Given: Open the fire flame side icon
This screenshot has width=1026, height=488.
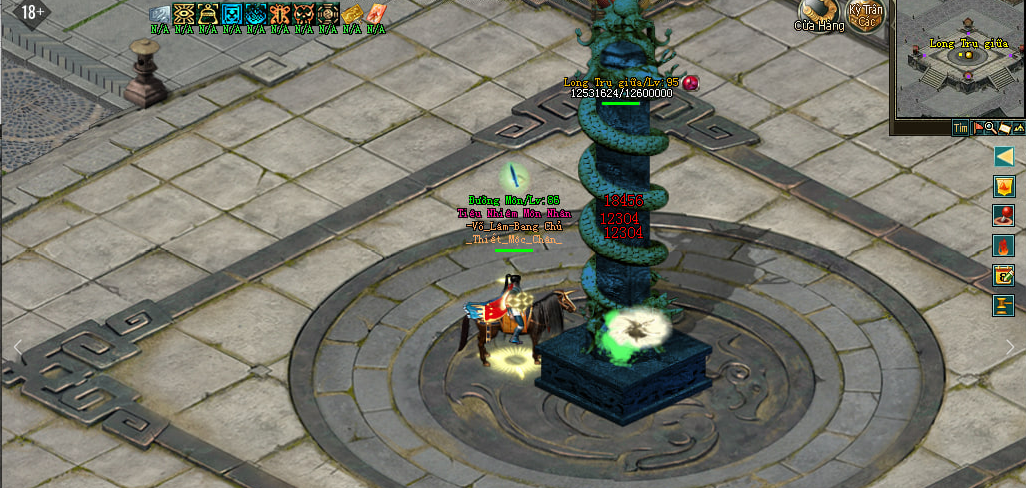Looking at the screenshot, I should point(1004,245).
